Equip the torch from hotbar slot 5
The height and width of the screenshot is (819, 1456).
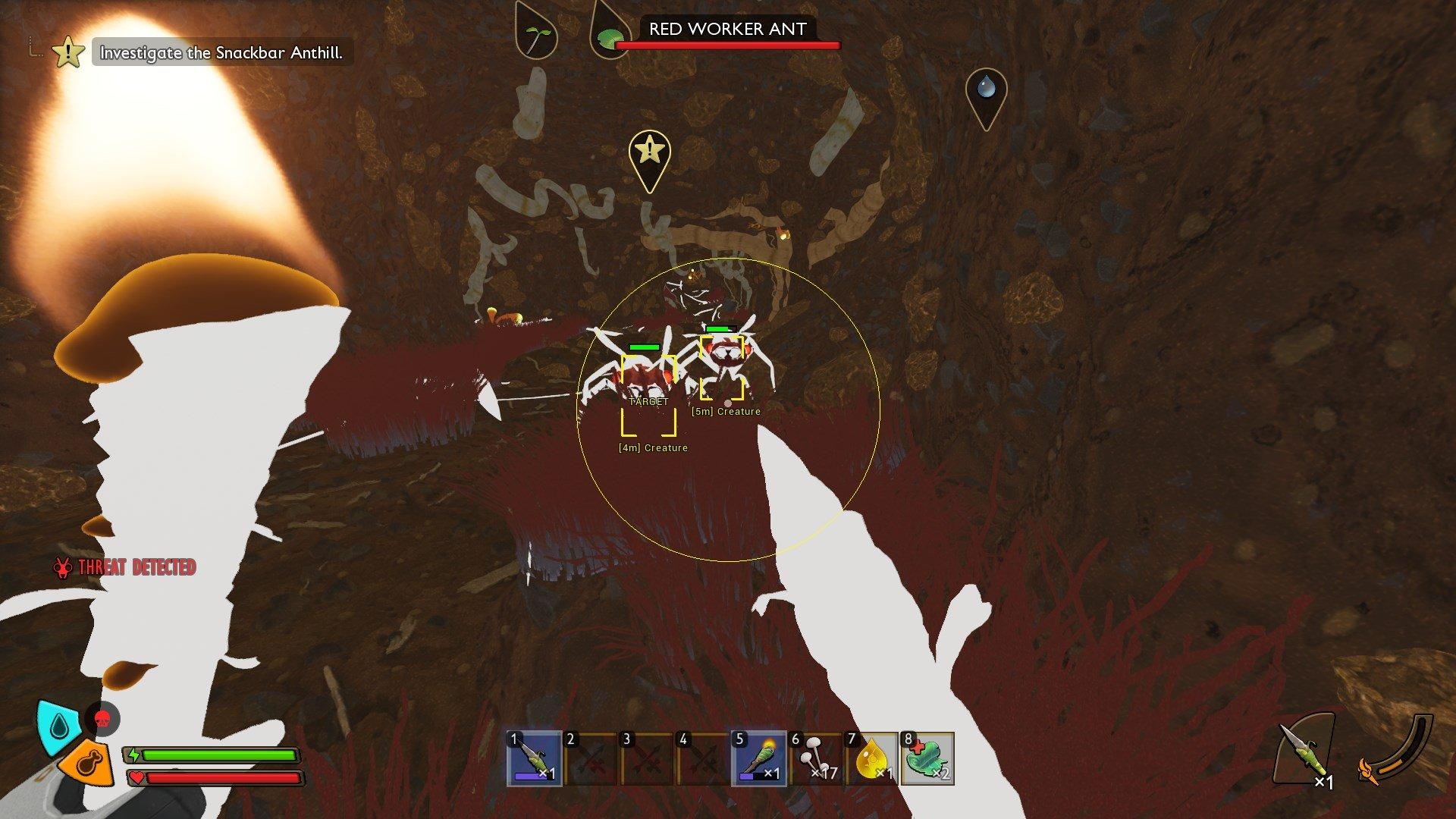[x=758, y=758]
